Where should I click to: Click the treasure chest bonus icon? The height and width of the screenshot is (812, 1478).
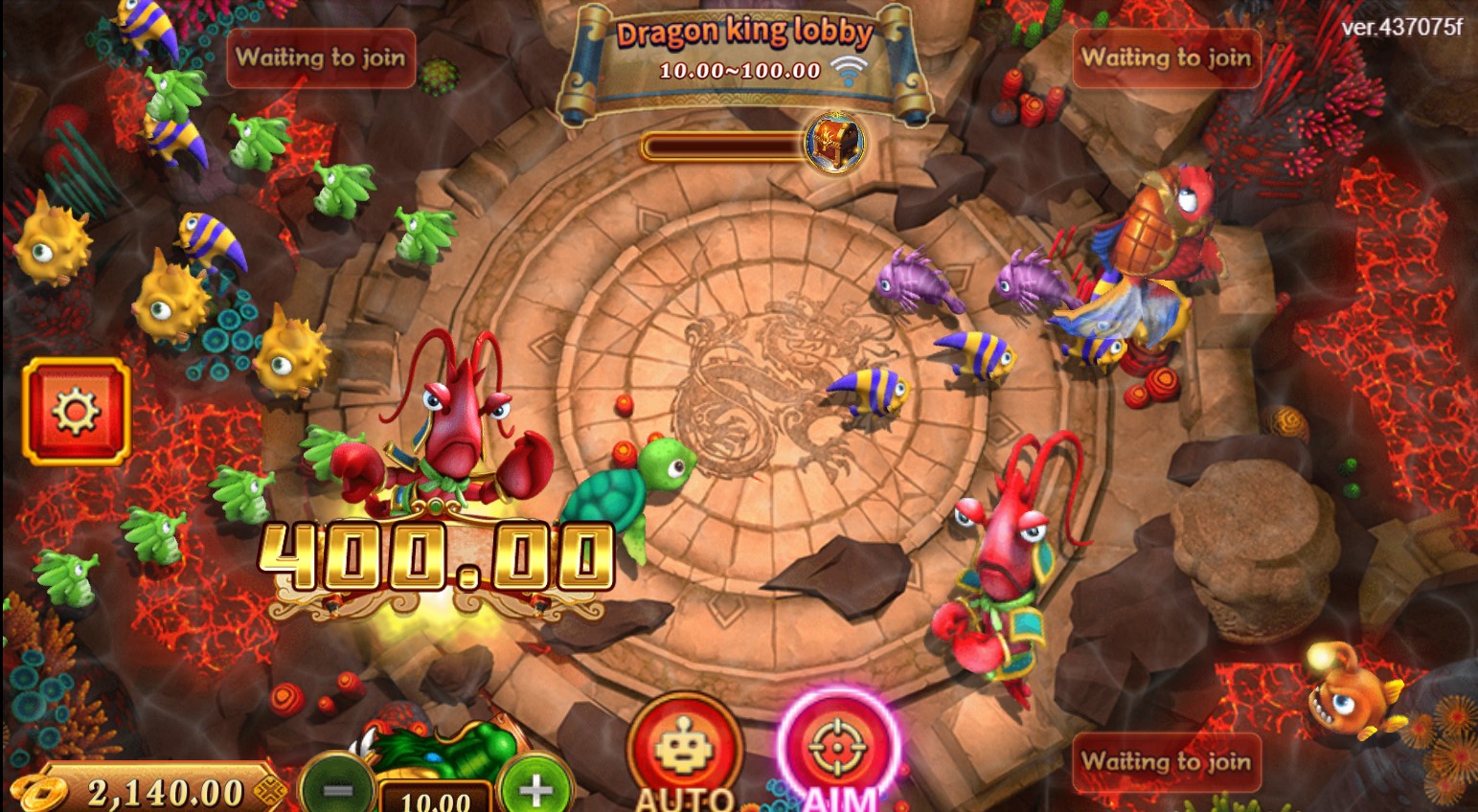coord(832,144)
